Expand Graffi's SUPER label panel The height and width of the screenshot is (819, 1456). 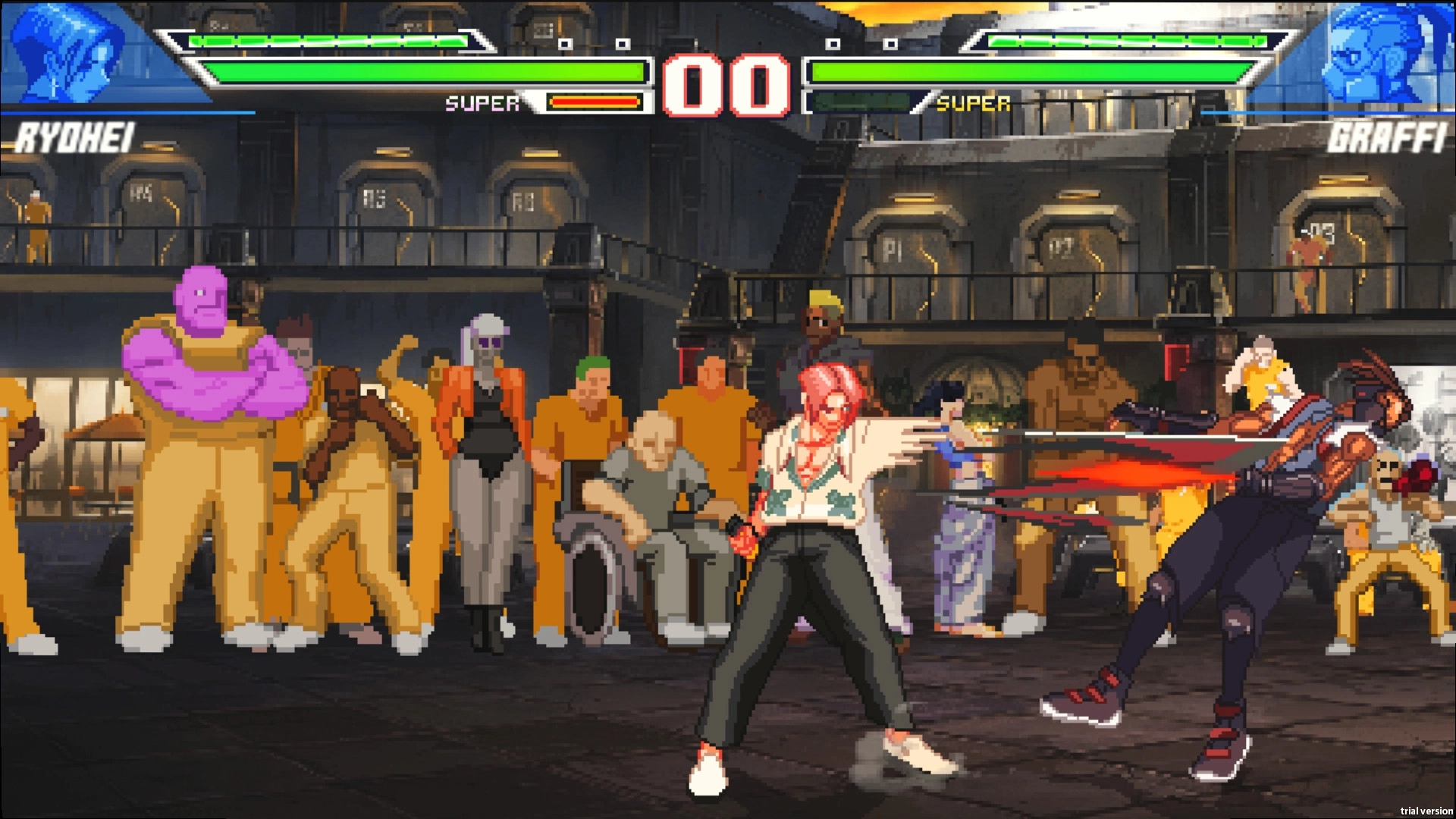[x=974, y=100]
